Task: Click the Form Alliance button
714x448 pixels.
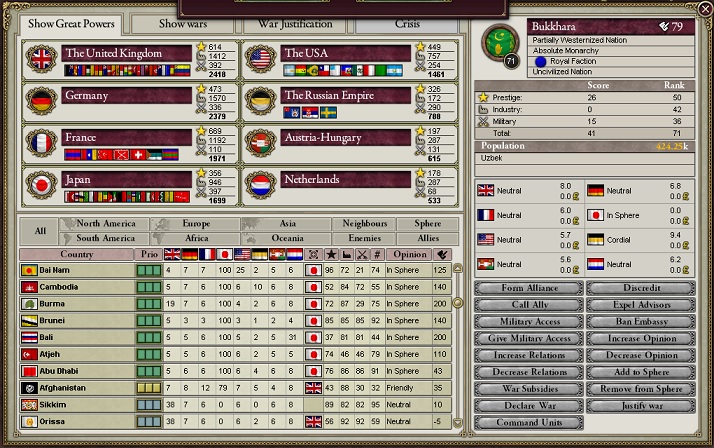Action: 528,288
